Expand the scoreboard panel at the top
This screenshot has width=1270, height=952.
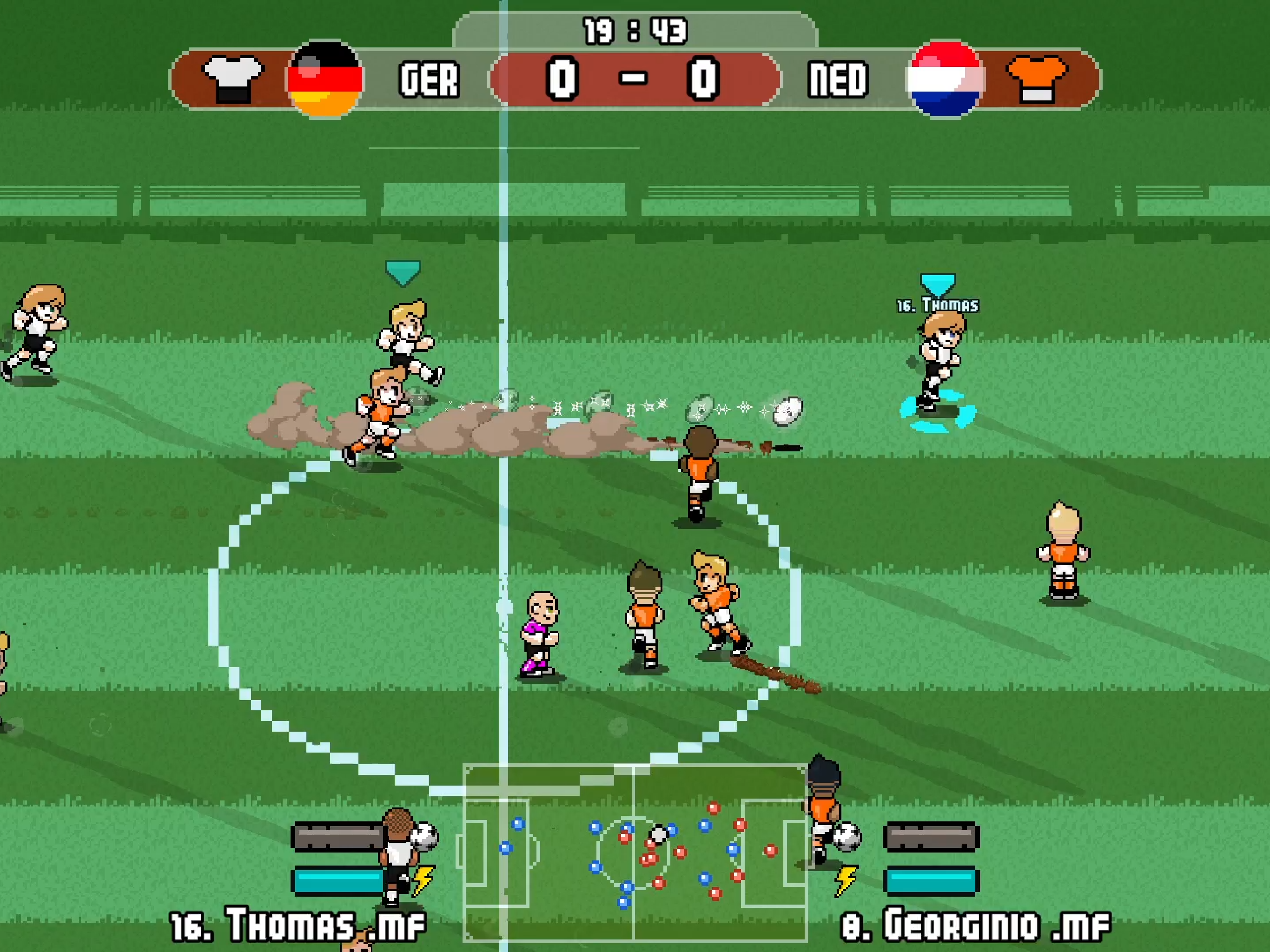(x=634, y=80)
